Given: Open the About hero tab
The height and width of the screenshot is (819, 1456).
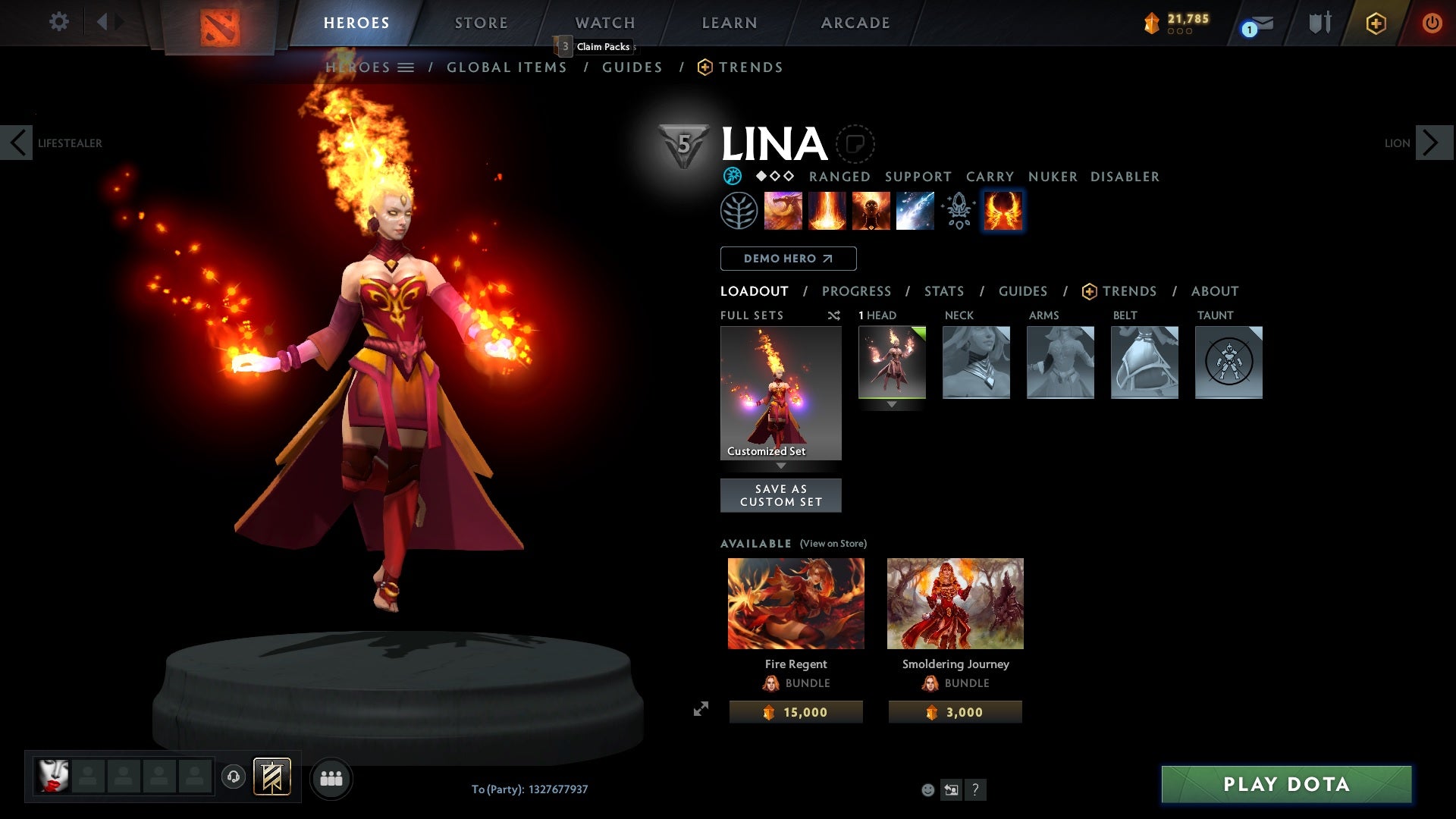Looking at the screenshot, I should tap(1215, 291).
